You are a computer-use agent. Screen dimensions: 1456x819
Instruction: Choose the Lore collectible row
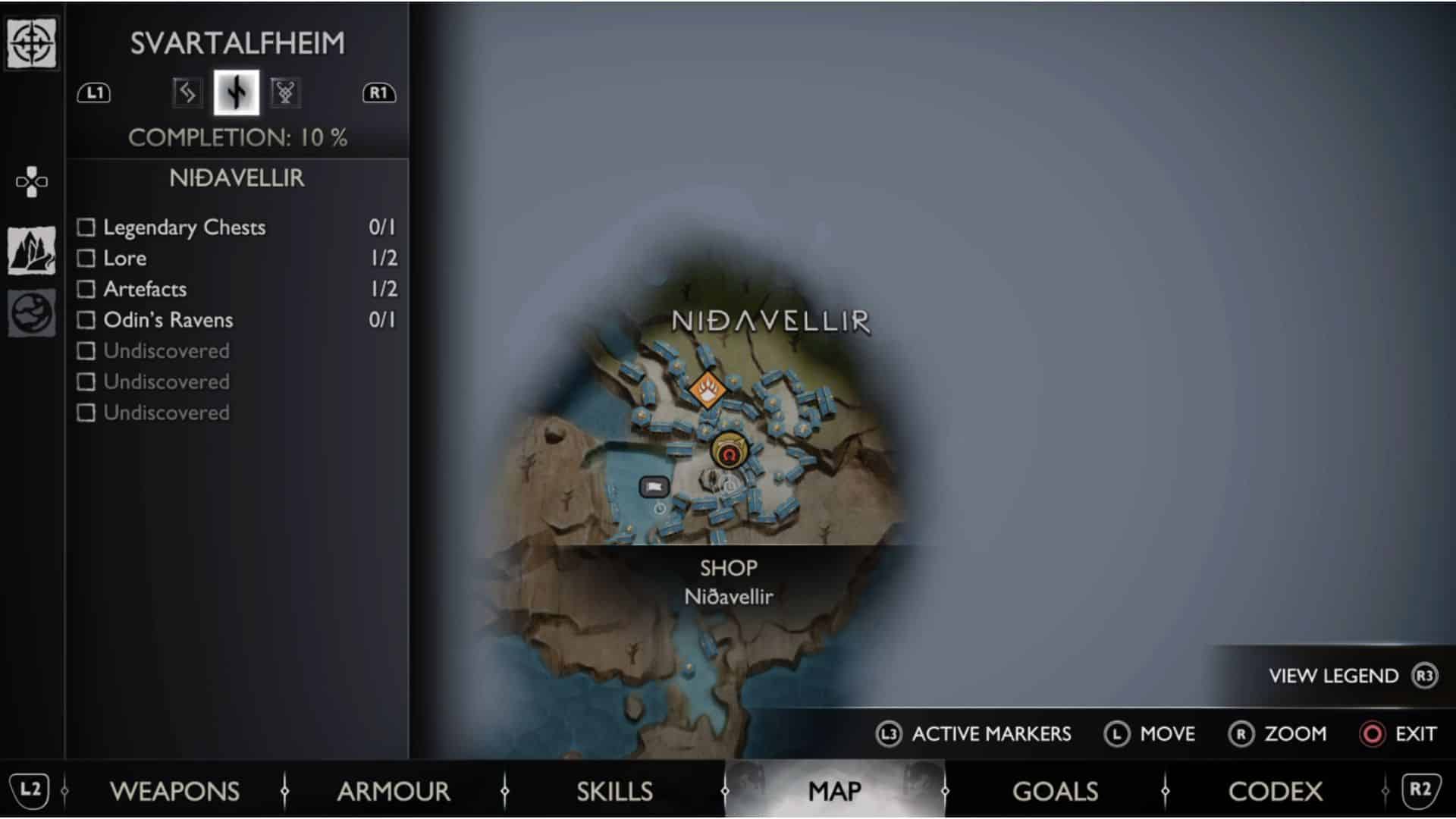125,259
